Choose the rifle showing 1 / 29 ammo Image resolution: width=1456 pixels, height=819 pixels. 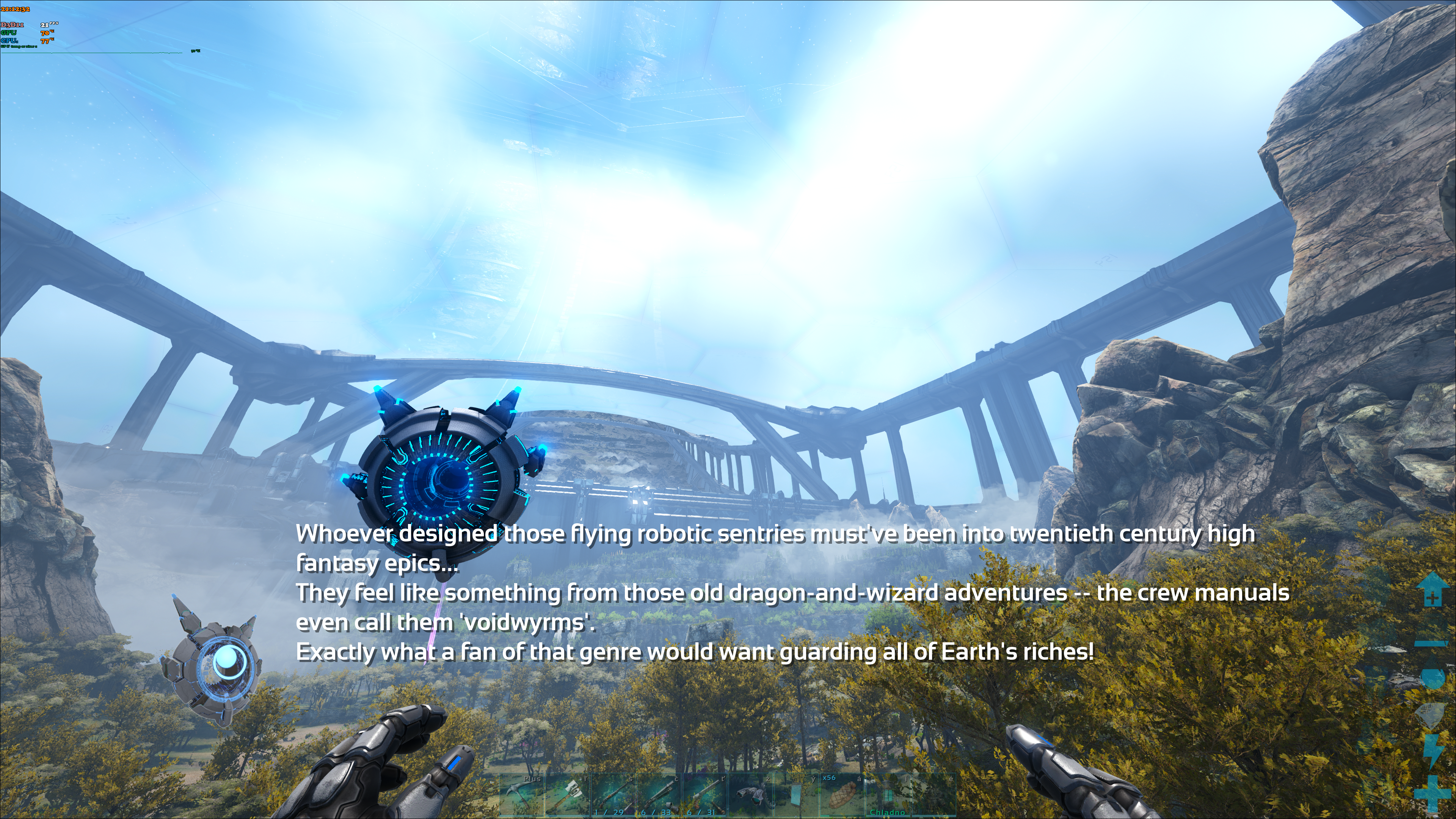pyautogui.click(x=613, y=795)
